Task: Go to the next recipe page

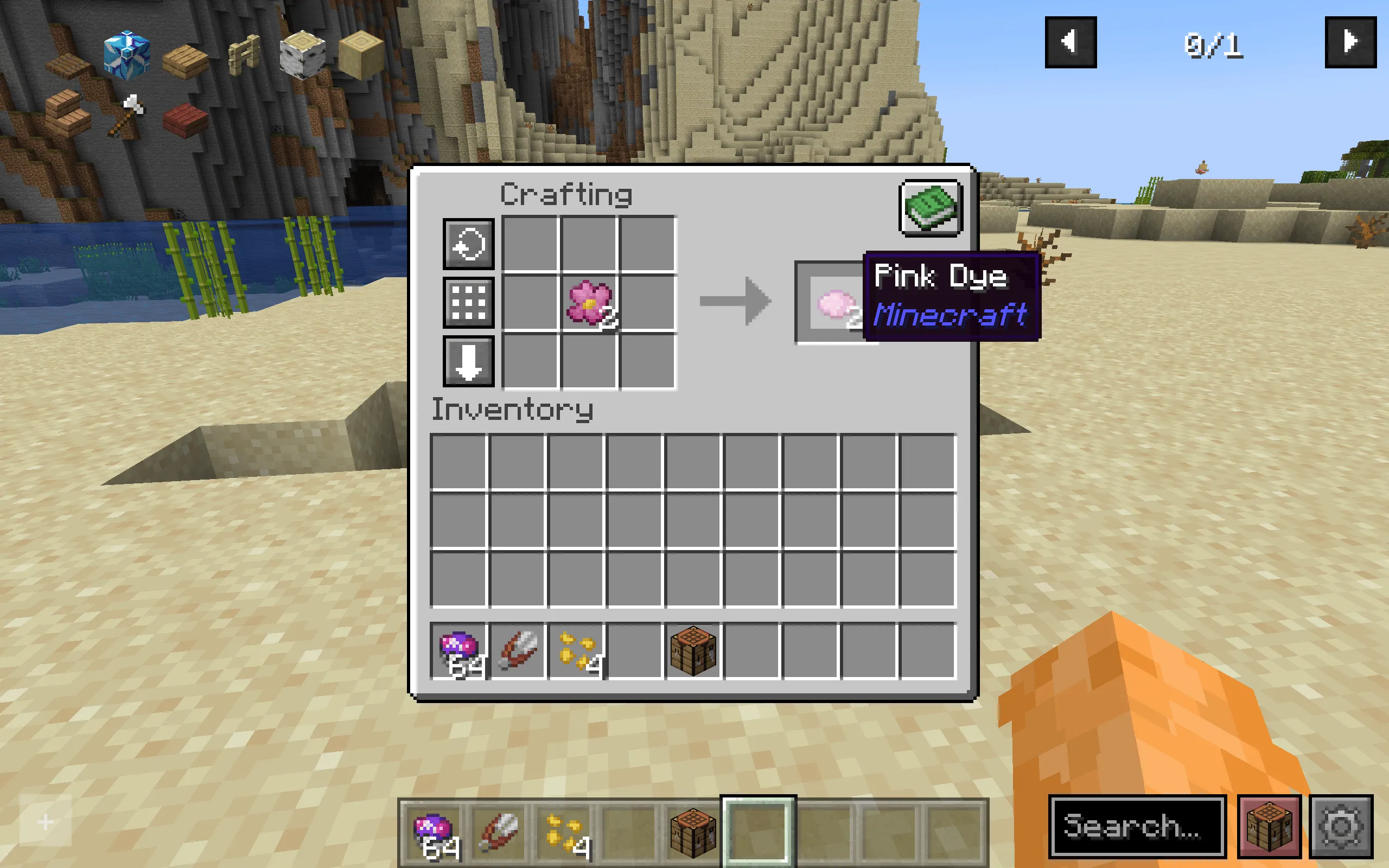Action: pos(1352,41)
